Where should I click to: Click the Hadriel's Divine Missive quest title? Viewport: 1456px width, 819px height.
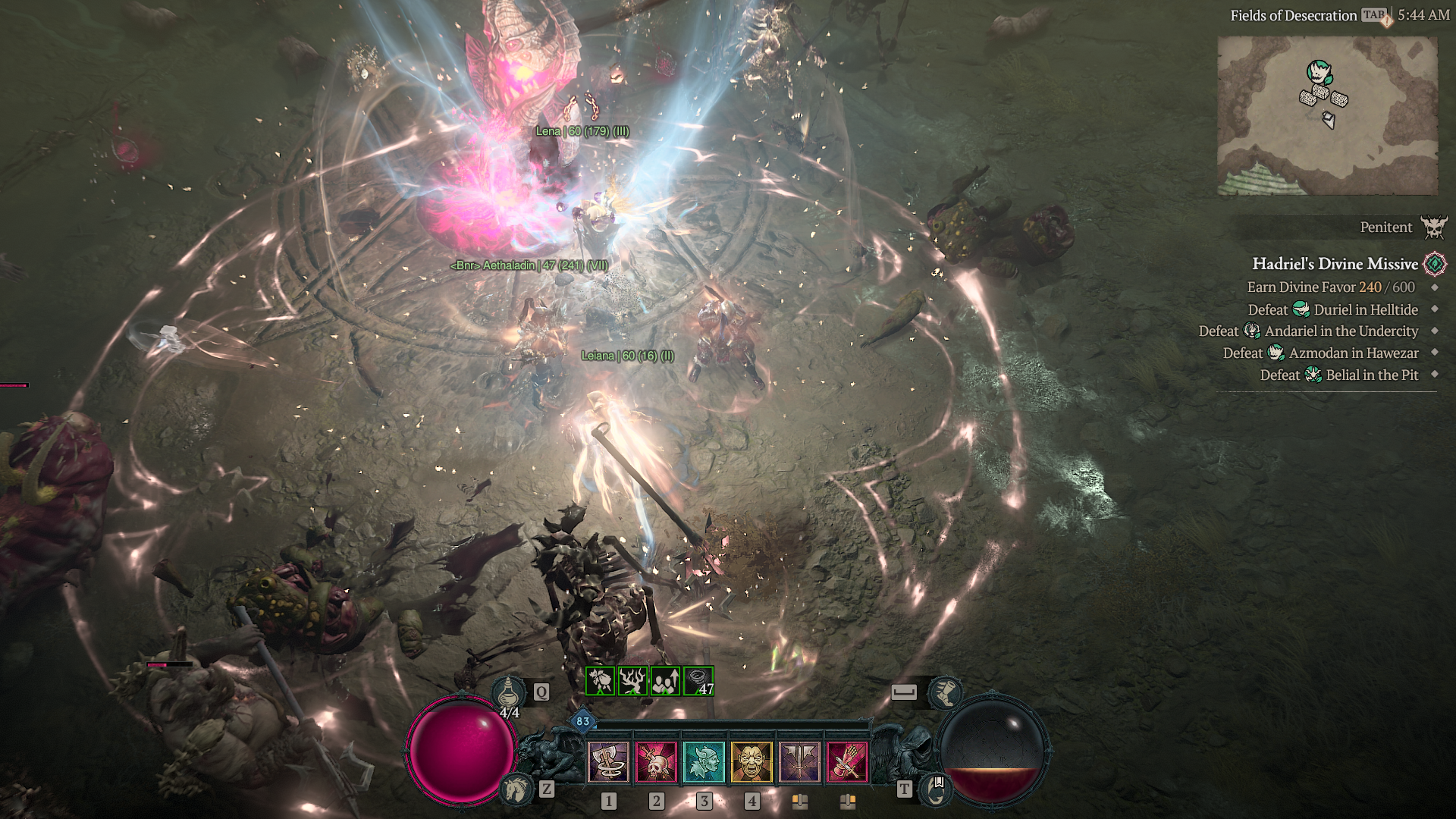point(1335,264)
